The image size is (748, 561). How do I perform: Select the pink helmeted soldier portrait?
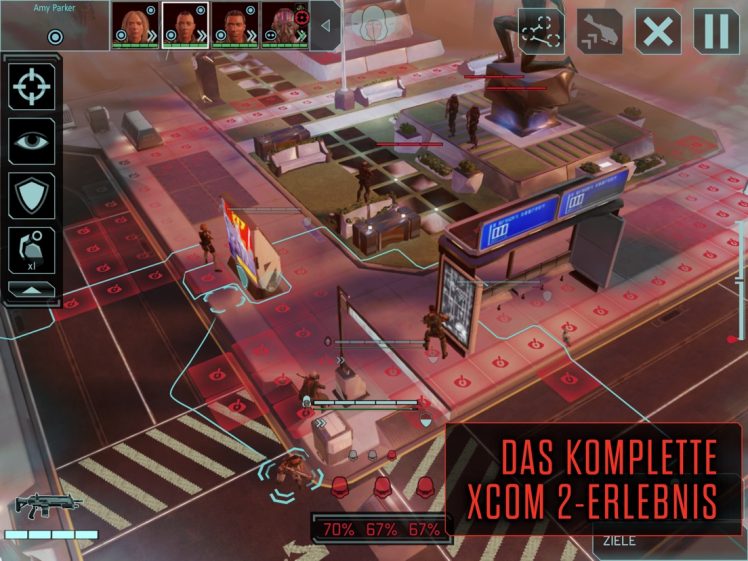(x=284, y=25)
